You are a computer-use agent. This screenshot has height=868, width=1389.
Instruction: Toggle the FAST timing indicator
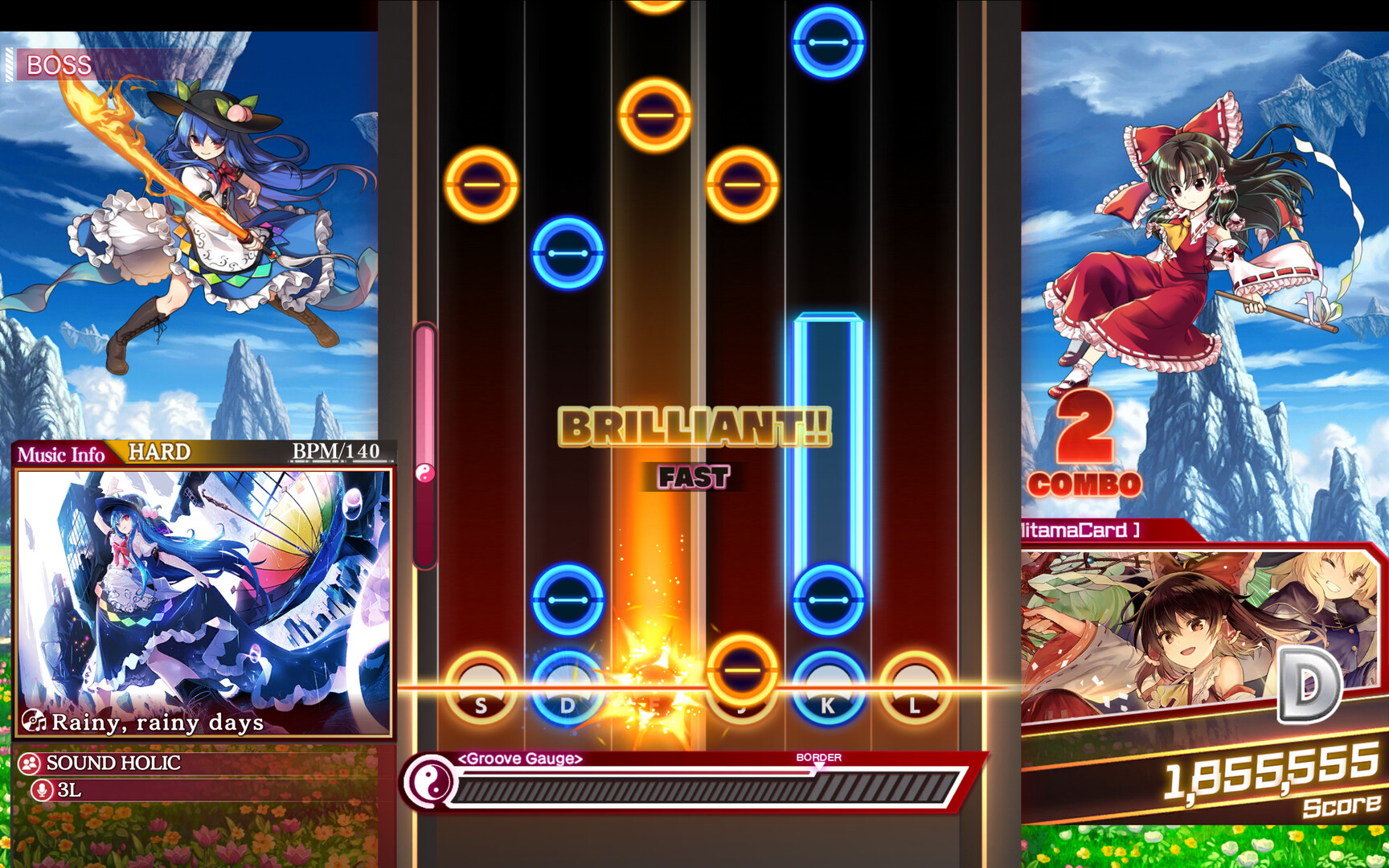[x=693, y=477]
